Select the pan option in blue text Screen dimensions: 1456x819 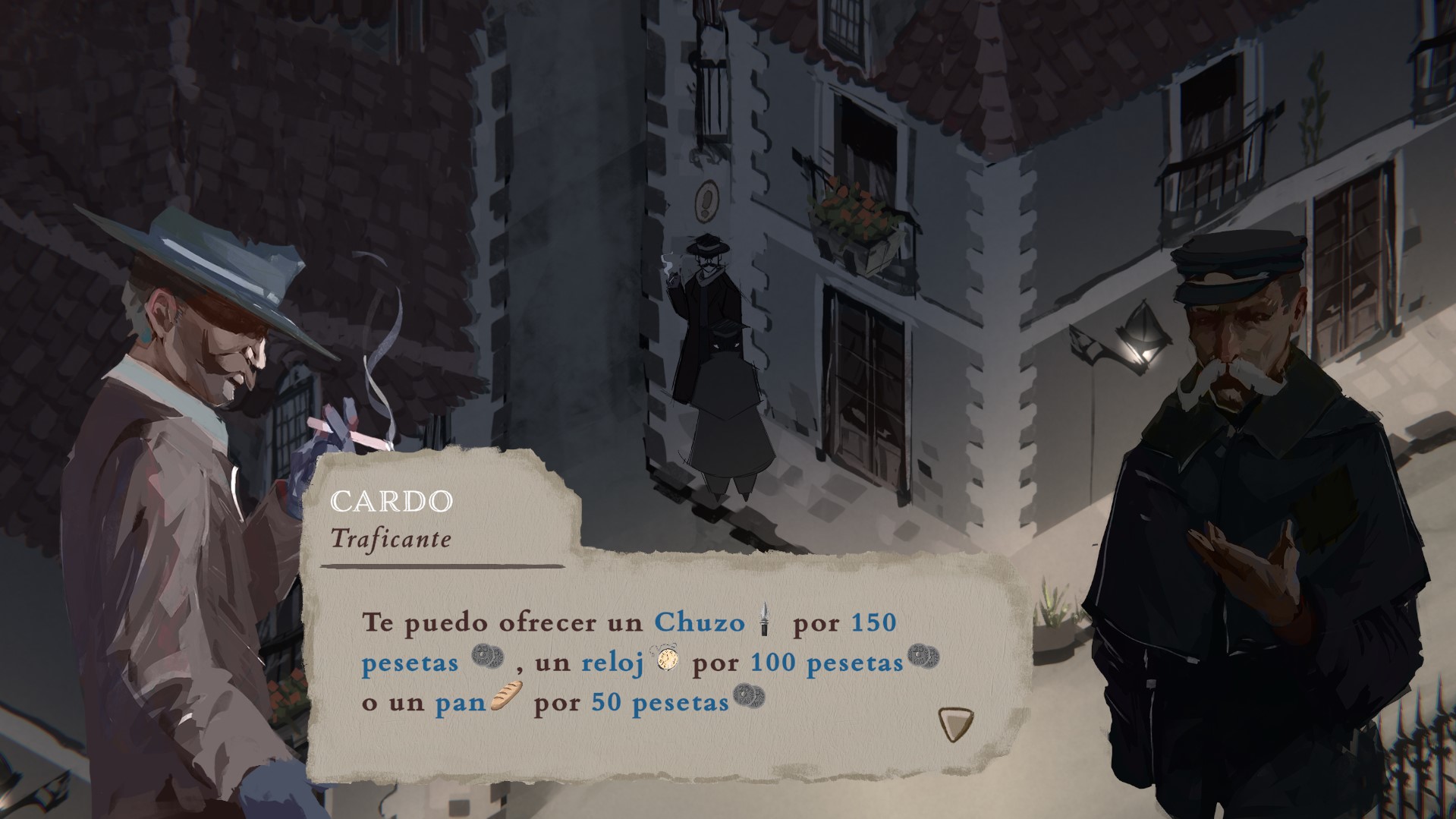tap(460, 704)
